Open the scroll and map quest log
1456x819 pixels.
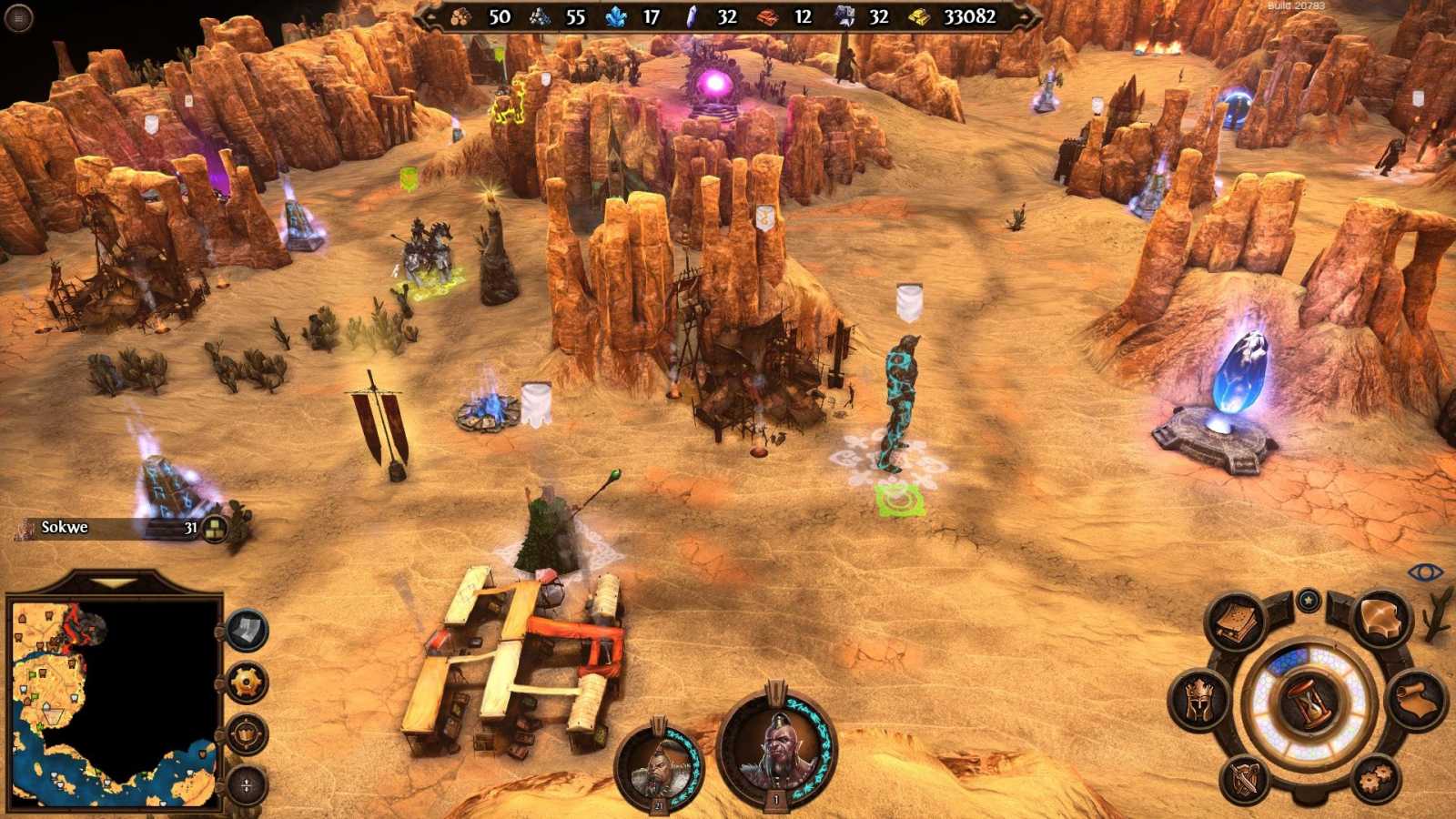coord(1416,702)
